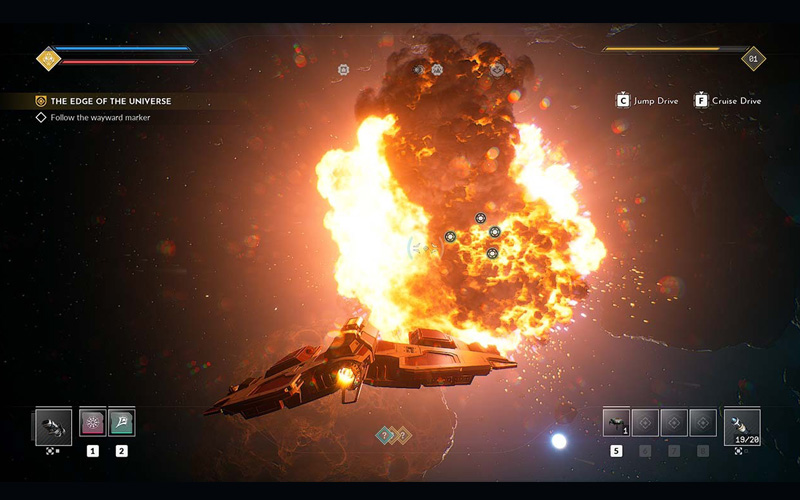Screen dimensions: 800x500
Task: Select the primary weapon slot
Action: [53, 427]
